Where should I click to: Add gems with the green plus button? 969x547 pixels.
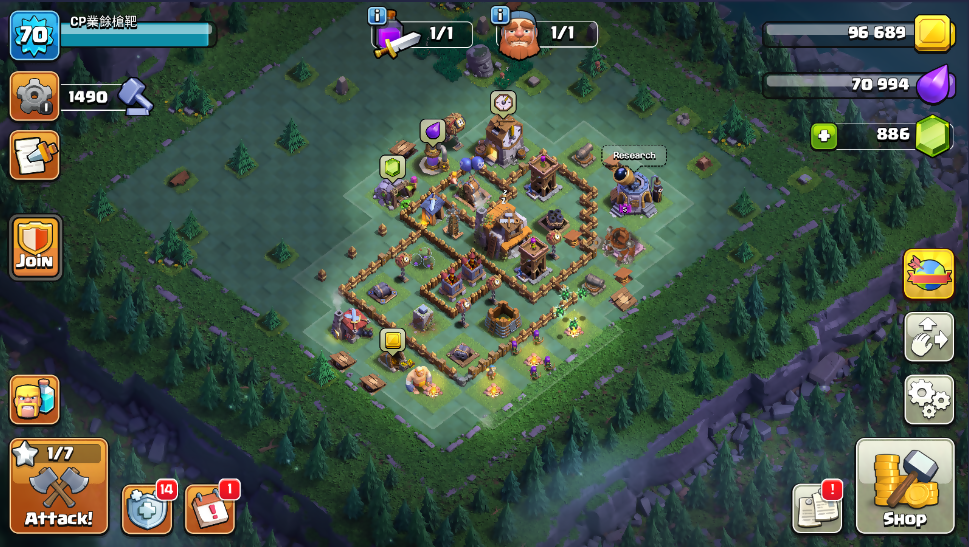824,135
